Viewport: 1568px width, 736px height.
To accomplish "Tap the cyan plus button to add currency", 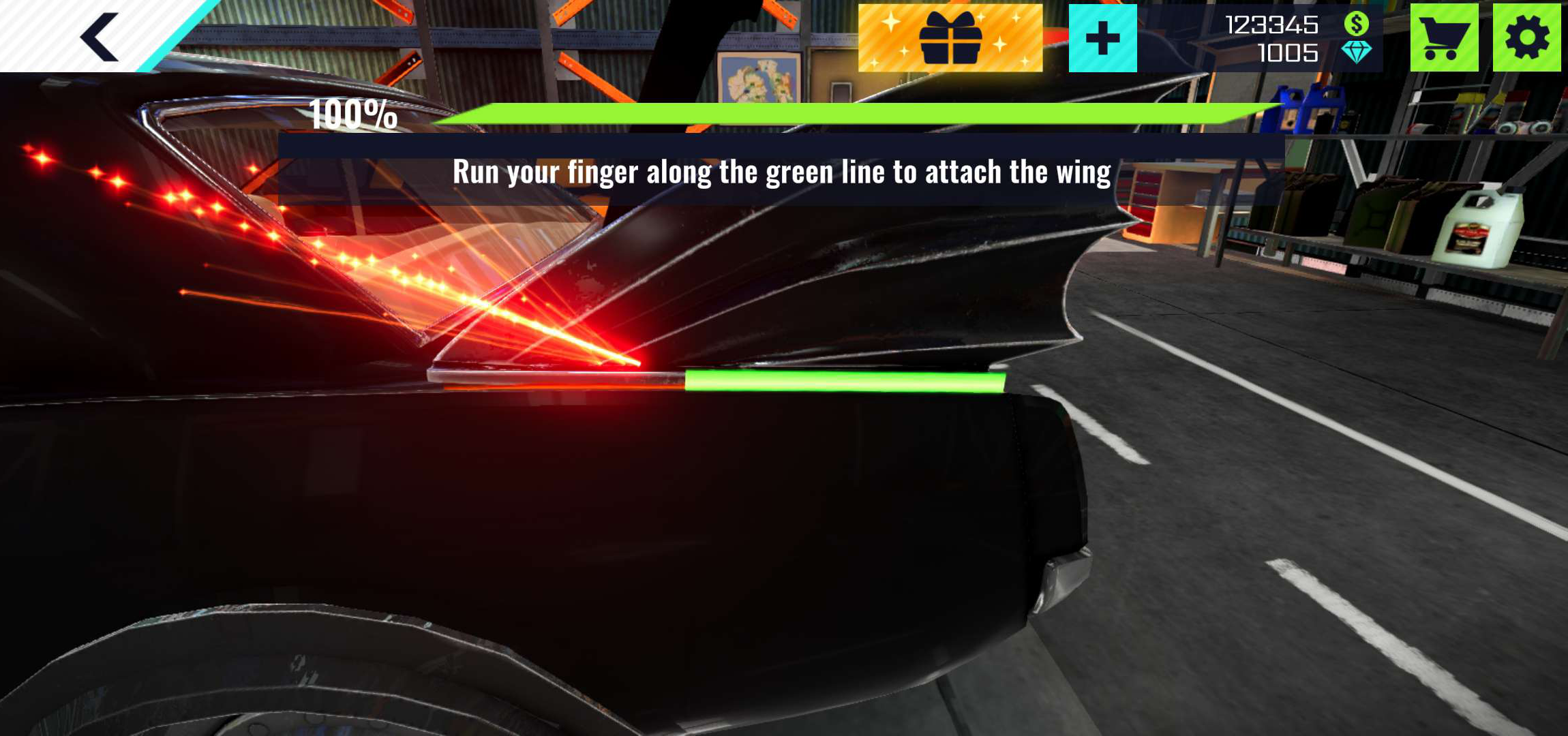I will pyautogui.click(x=1102, y=38).
